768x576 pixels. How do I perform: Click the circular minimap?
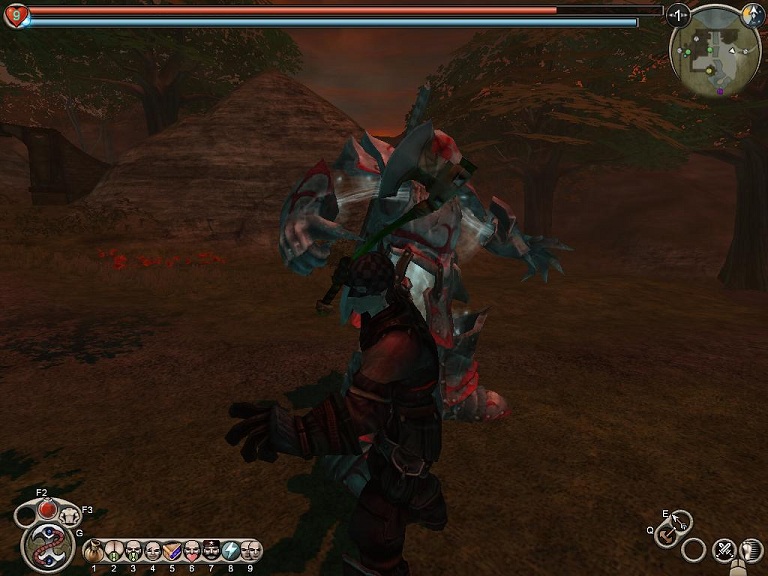point(714,52)
